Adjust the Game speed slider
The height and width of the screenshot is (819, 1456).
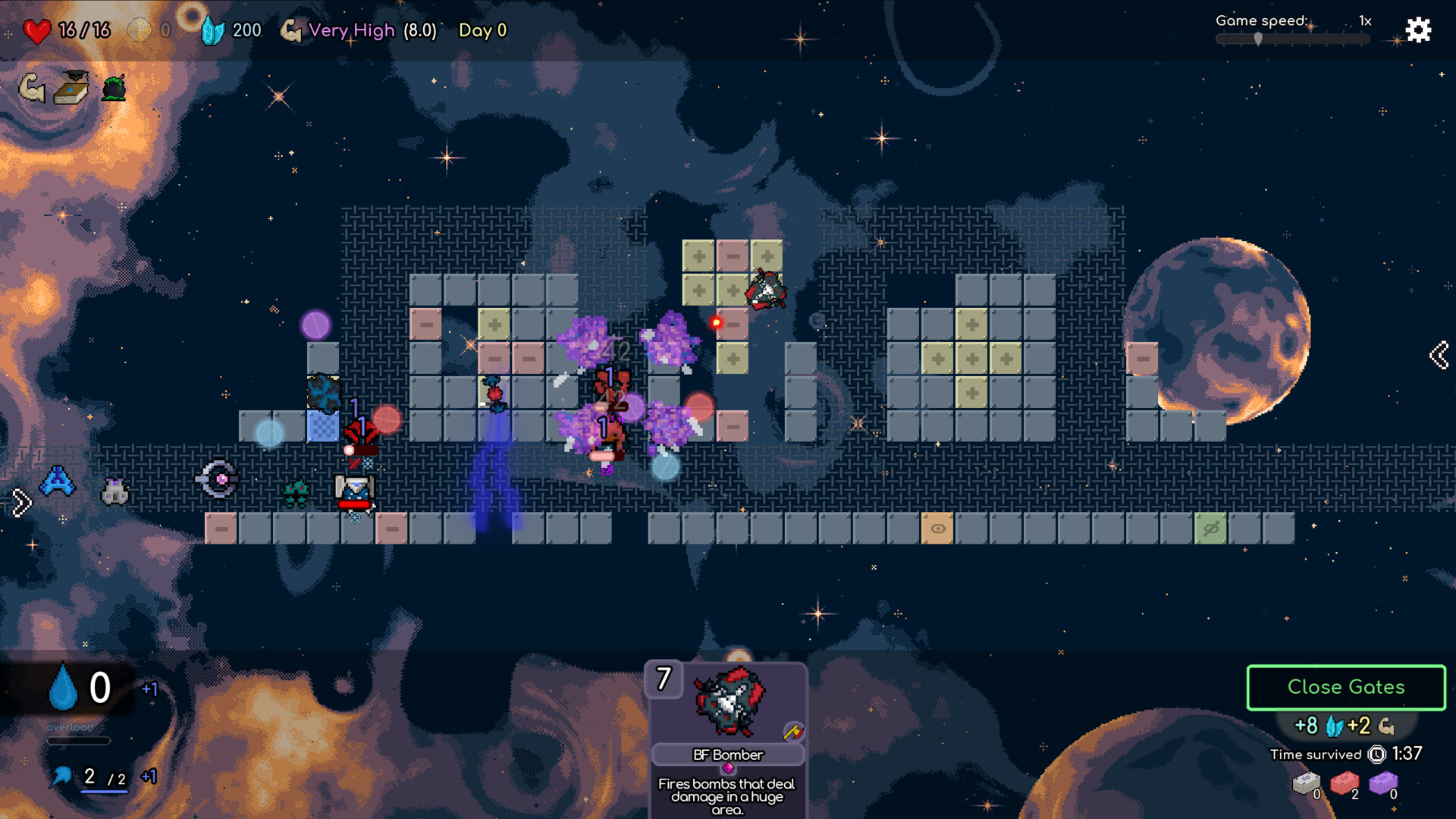[1260, 39]
